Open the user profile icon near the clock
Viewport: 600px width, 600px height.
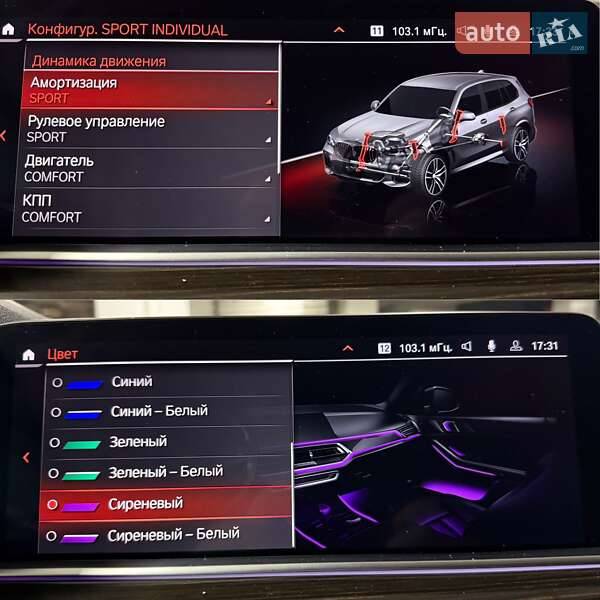[515, 347]
